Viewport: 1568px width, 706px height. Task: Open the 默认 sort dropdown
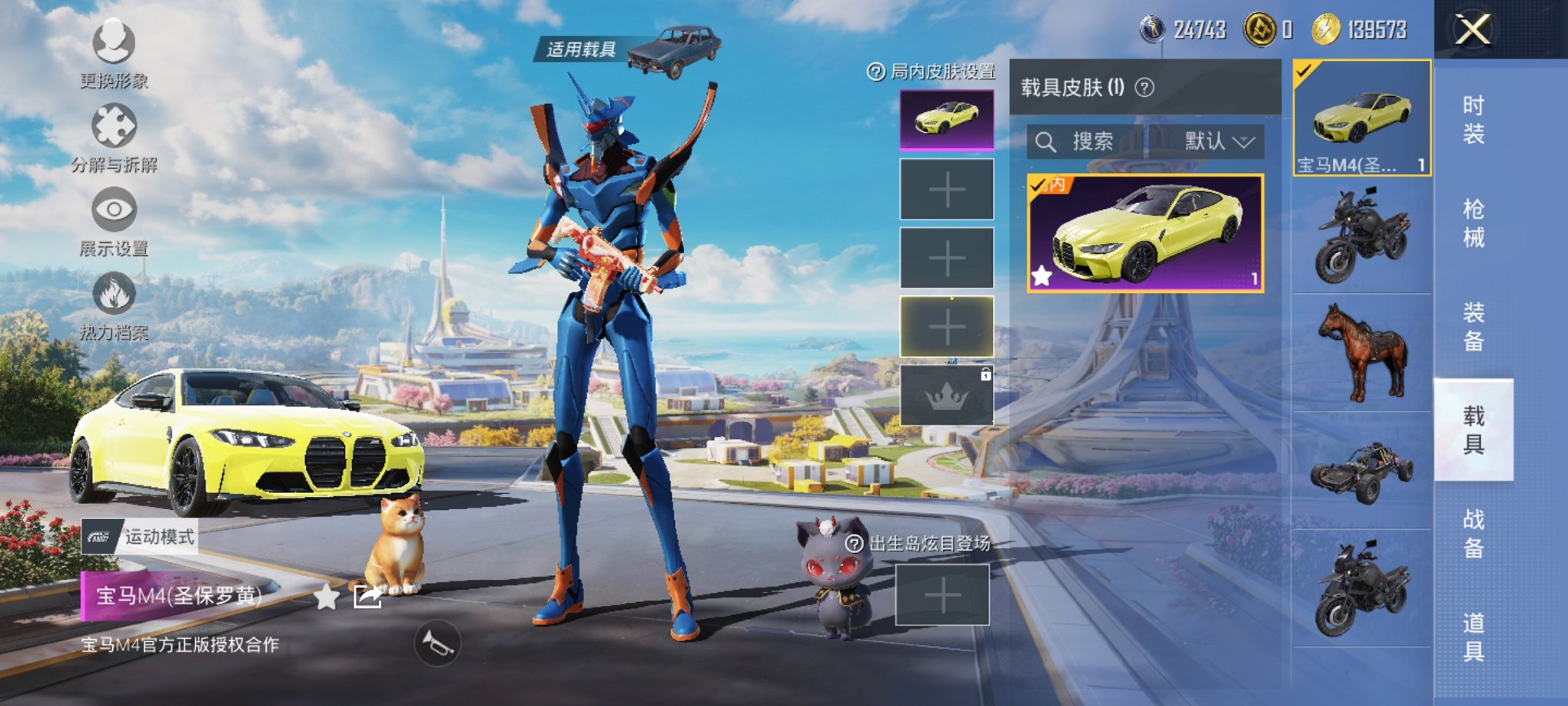[x=1218, y=142]
